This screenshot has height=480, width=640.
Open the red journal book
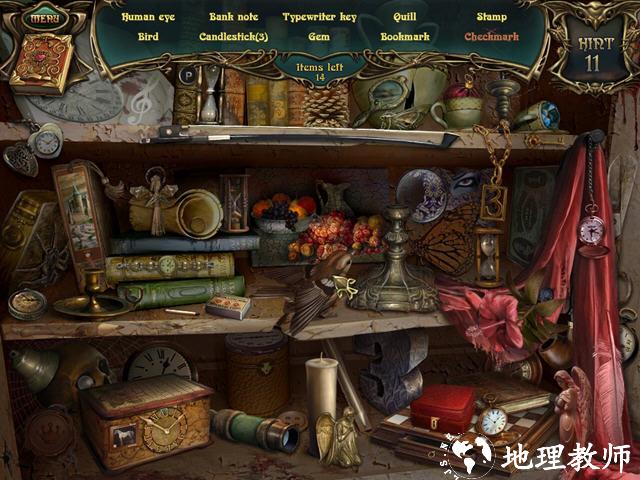tap(41, 63)
